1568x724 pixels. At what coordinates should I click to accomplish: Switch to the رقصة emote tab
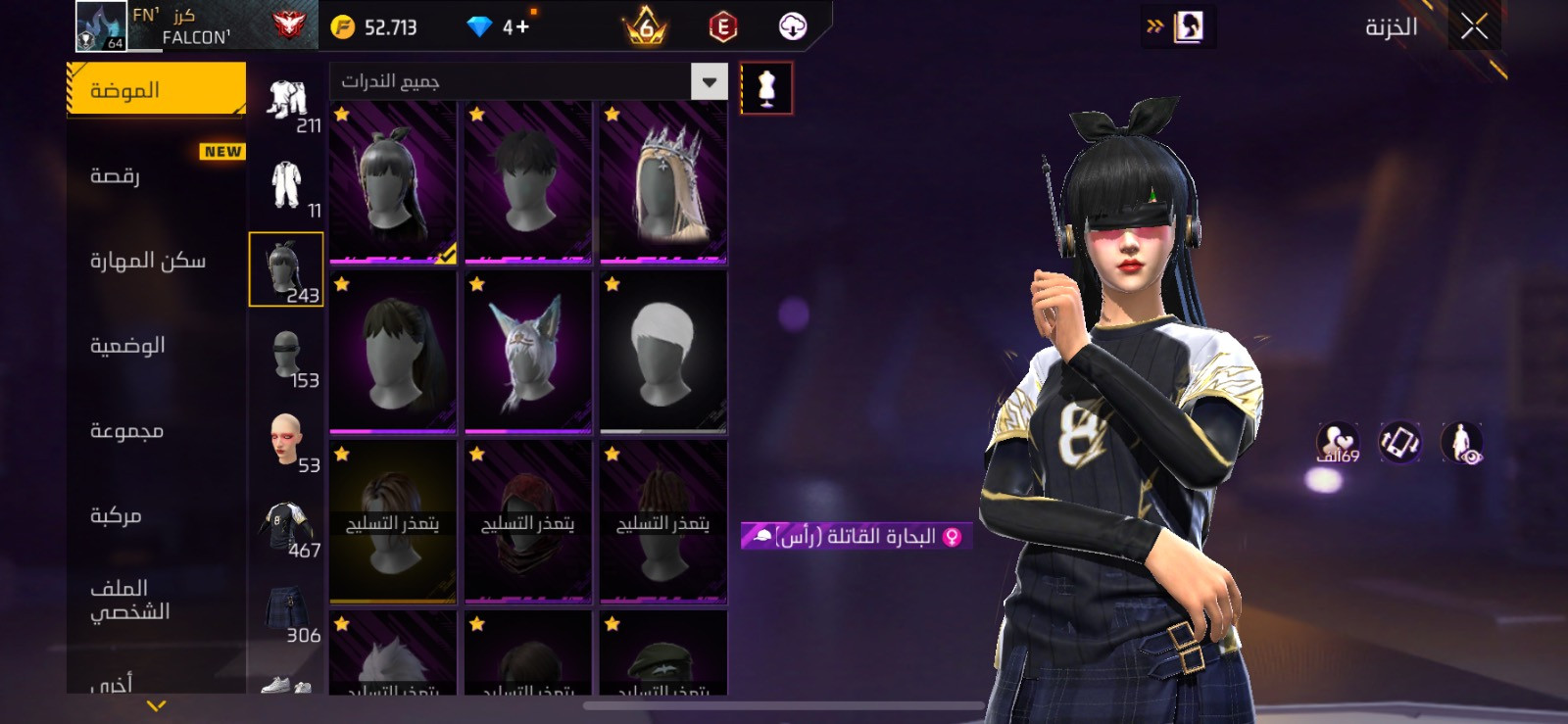click(x=116, y=175)
